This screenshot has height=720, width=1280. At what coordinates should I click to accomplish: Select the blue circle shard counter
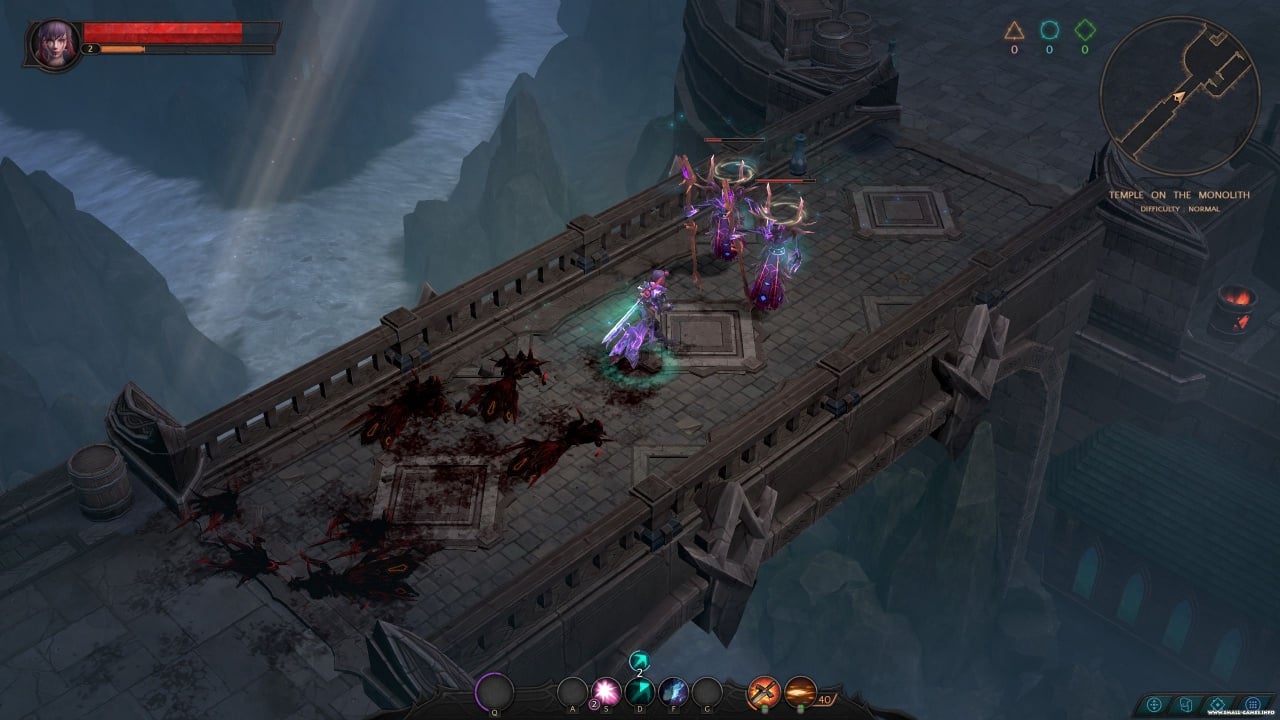coord(1048,31)
